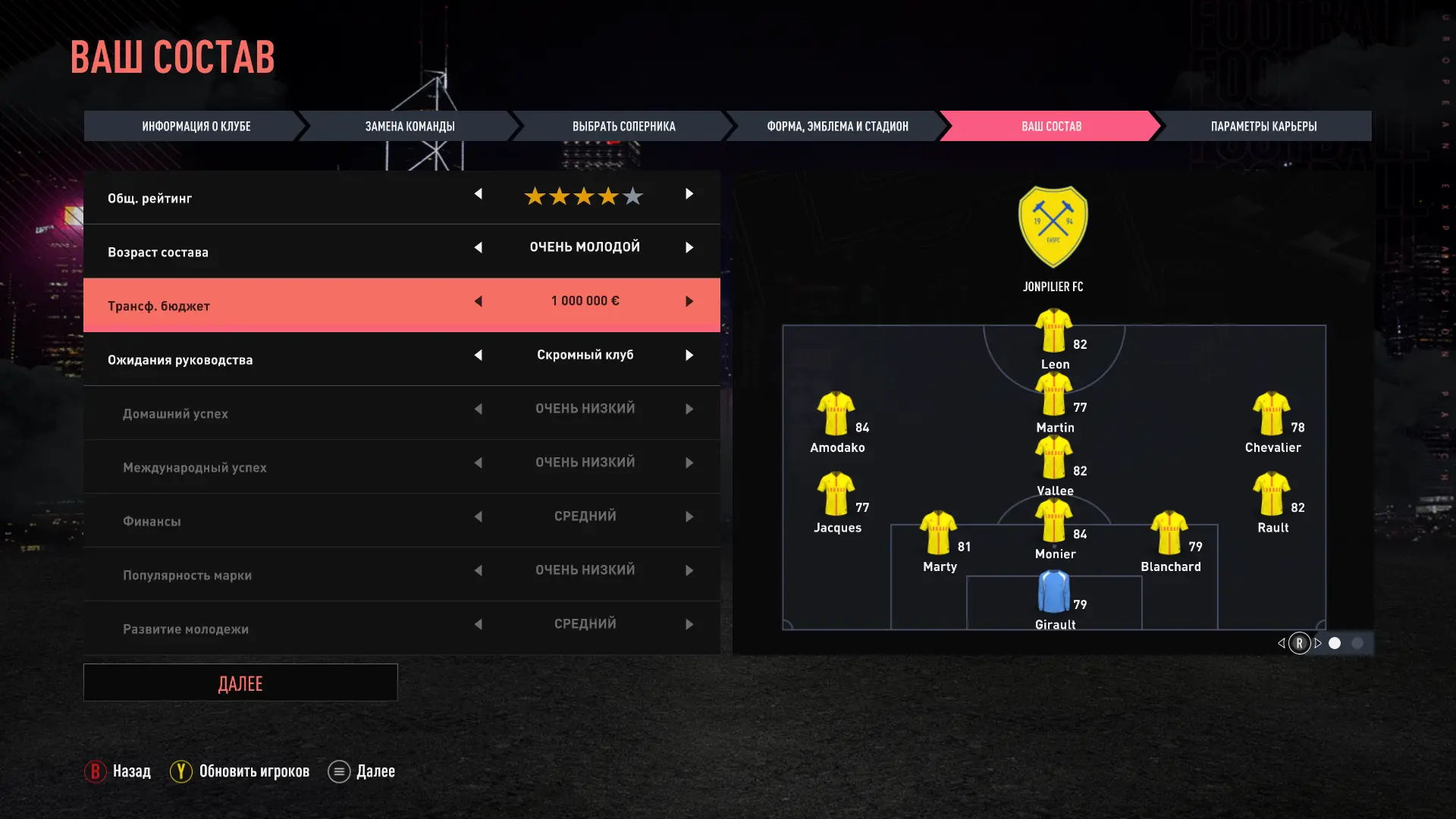Viewport: 1456px width, 819px height.
Task: Open the Параметры карьеры tab
Action: [1263, 126]
